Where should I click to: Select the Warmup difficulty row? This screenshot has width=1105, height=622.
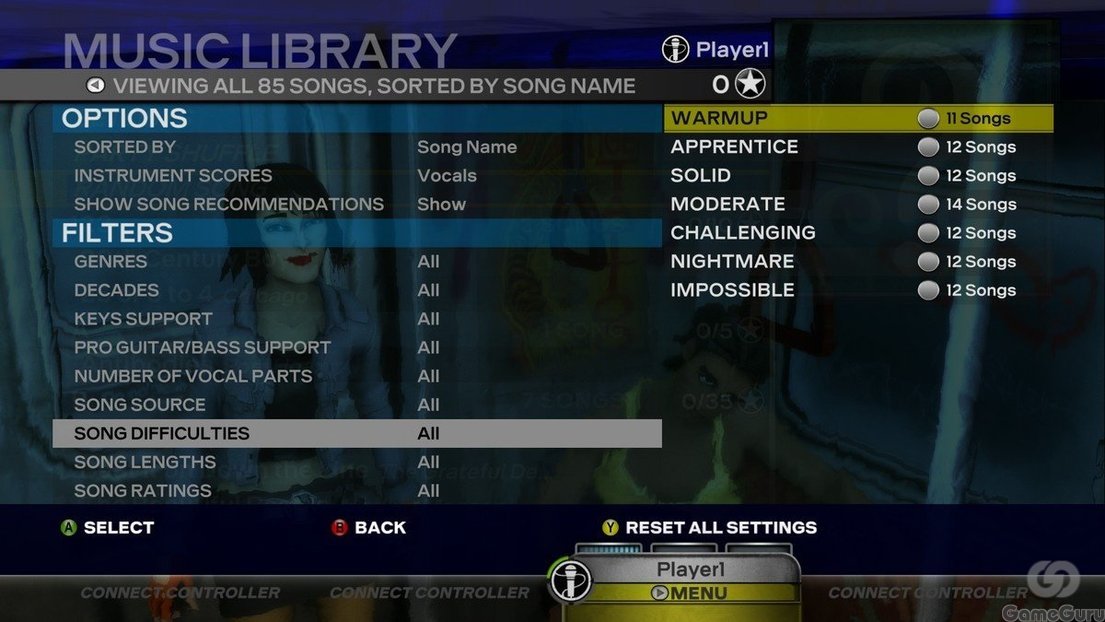click(x=857, y=118)
